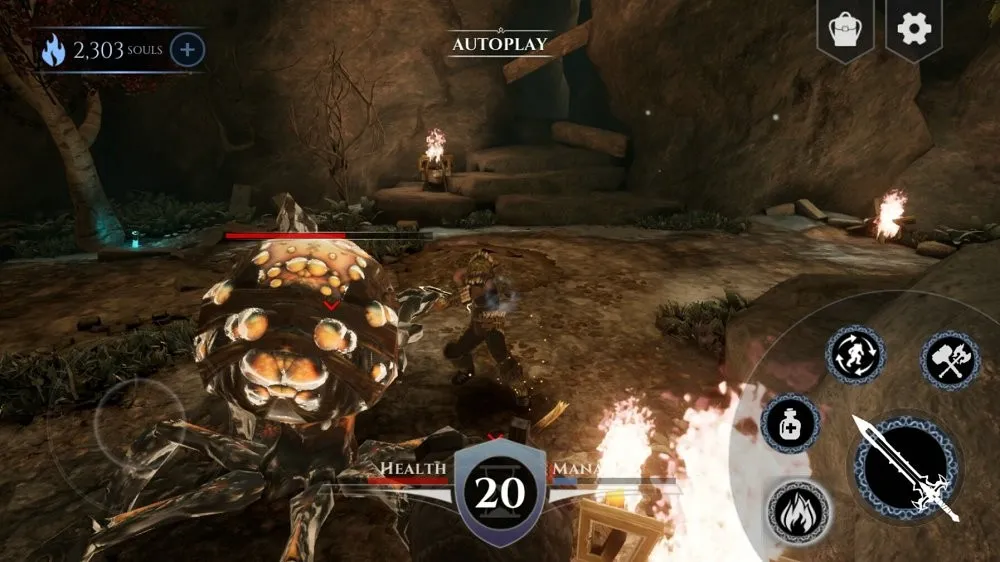
Task: Activate the dodge roll ability
Action: coord(855,355)
